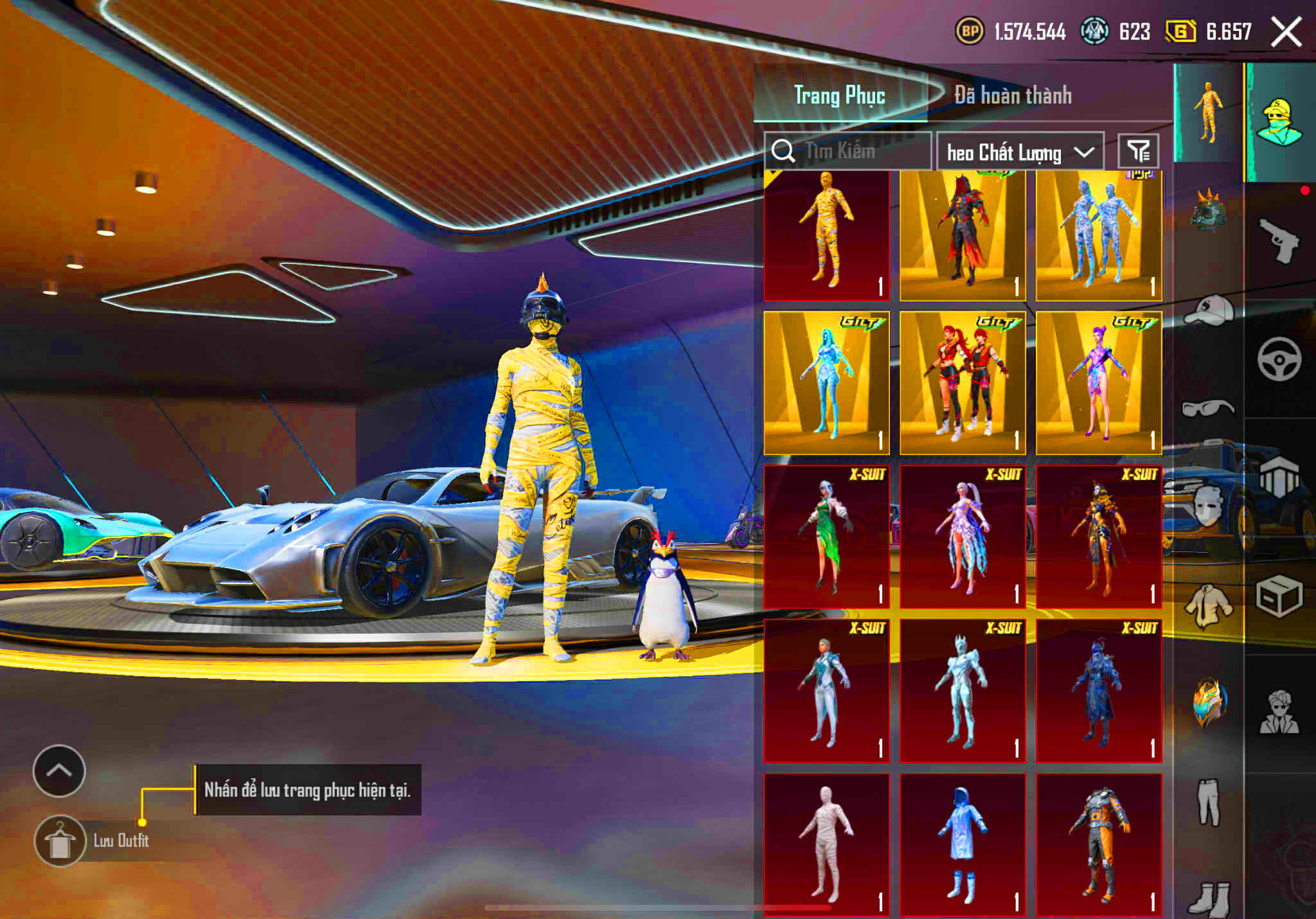Switch to the Trang Phục tab
Image resolution: width=1316 pixels, height=919 pixels.
839,94
